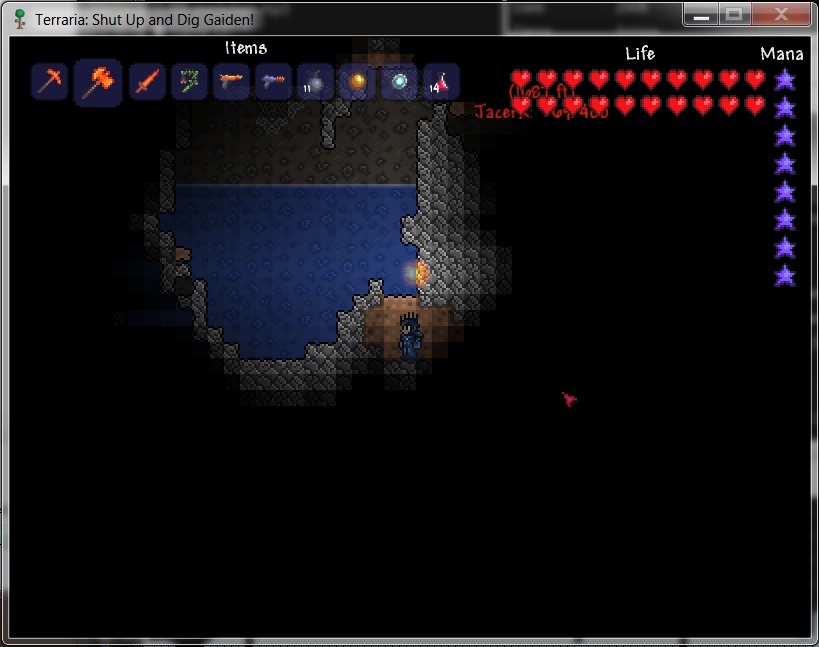Click the red potion stack slot
Screen dimensions: 819x647
(441, 82)
